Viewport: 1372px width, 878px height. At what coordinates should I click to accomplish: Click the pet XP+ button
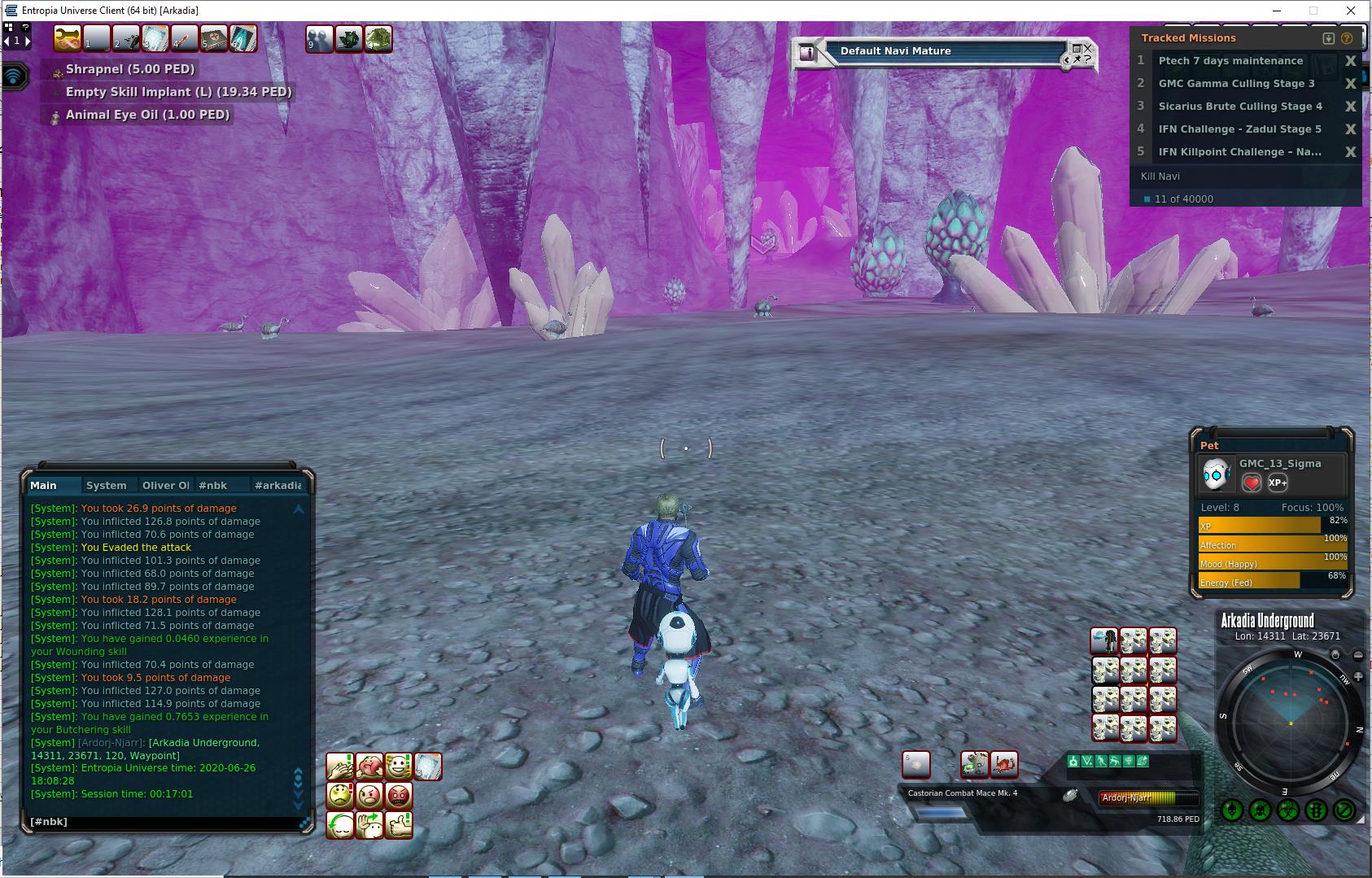pyautogui.click(x=1278, y=483)
